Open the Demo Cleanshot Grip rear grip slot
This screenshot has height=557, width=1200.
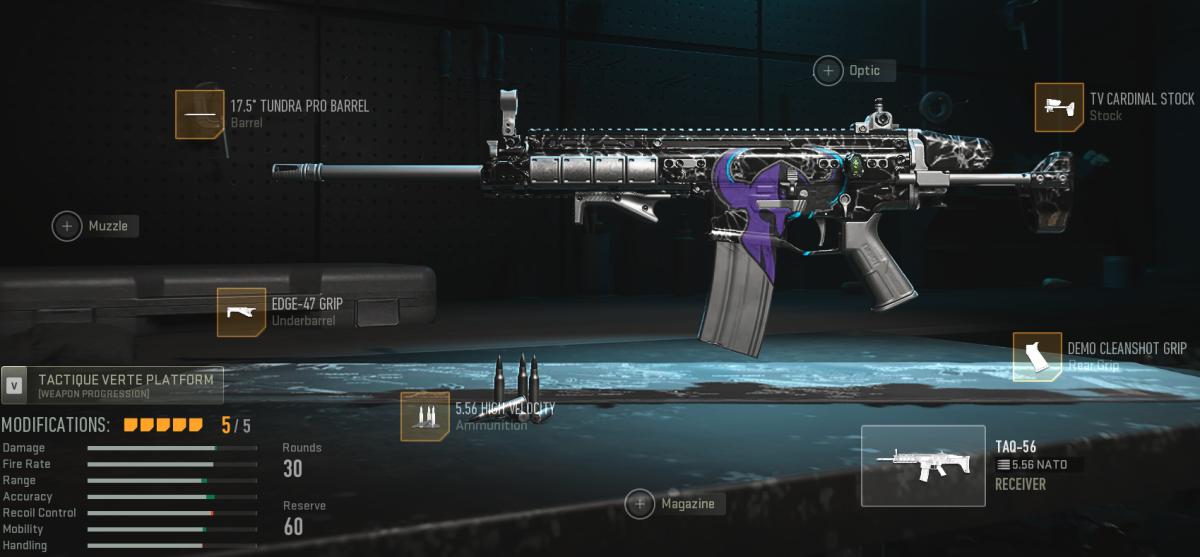point(1037,357)
